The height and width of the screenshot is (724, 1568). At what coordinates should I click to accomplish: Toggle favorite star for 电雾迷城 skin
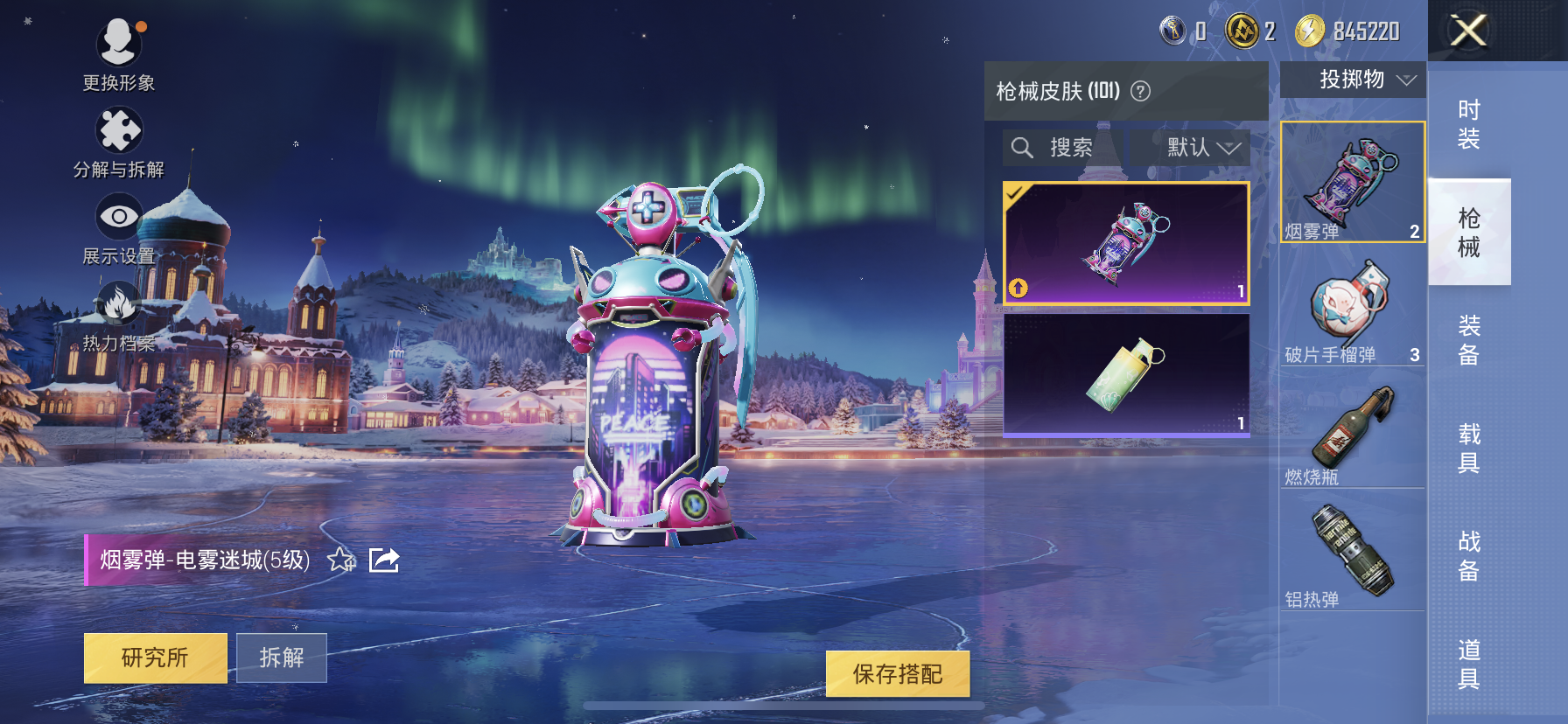click(341, 560)
